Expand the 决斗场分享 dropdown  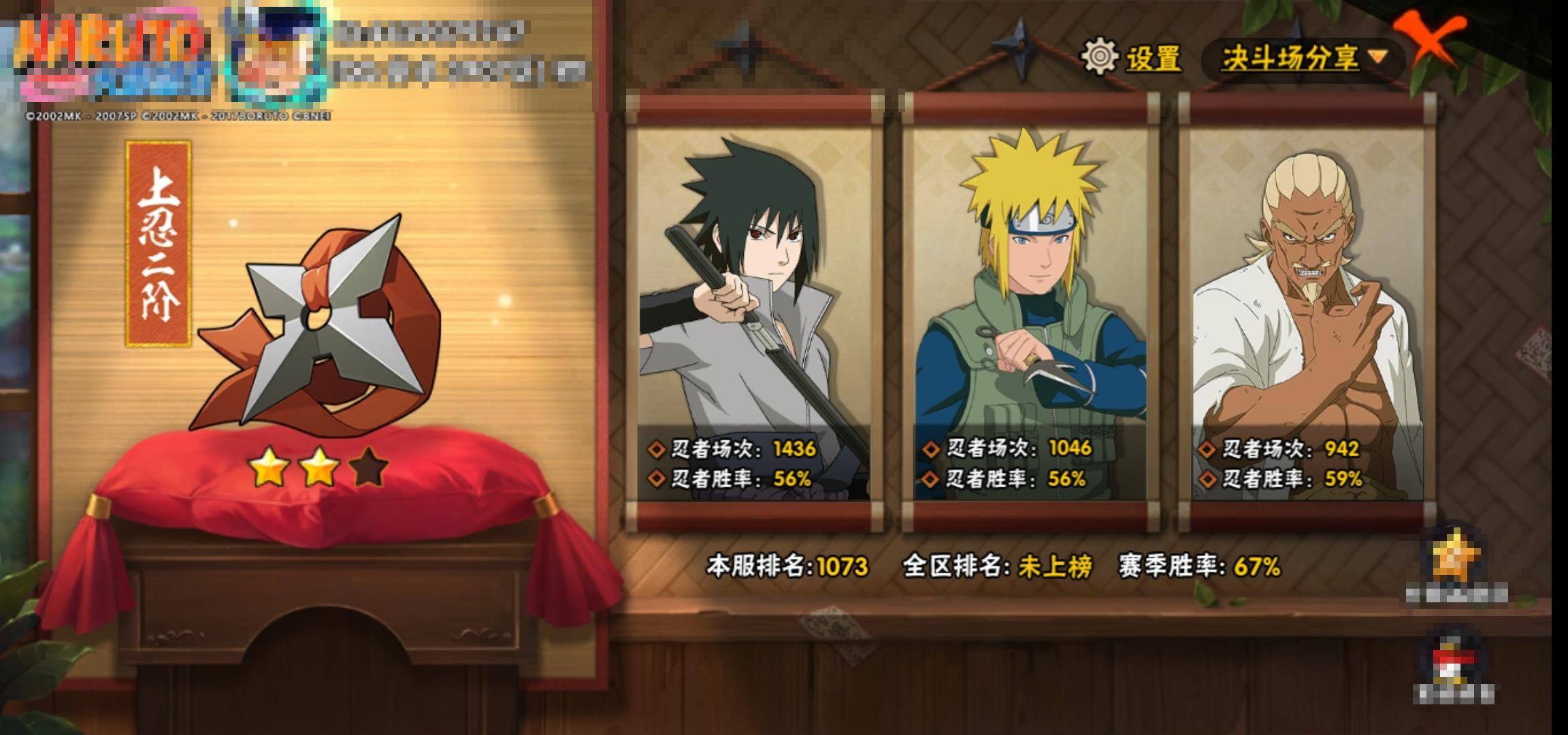[x=1303, y=58]
